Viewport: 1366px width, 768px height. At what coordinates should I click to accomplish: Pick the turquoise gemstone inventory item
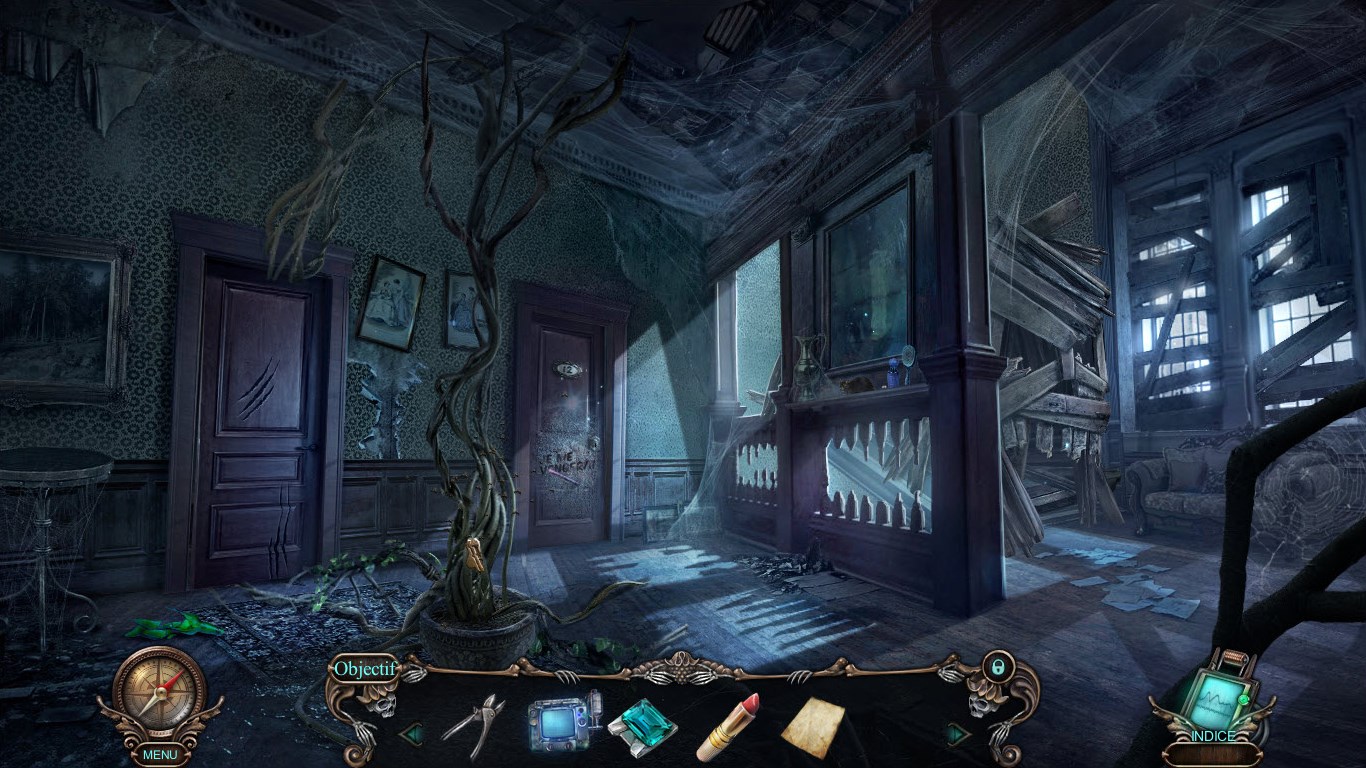point(642,726)
